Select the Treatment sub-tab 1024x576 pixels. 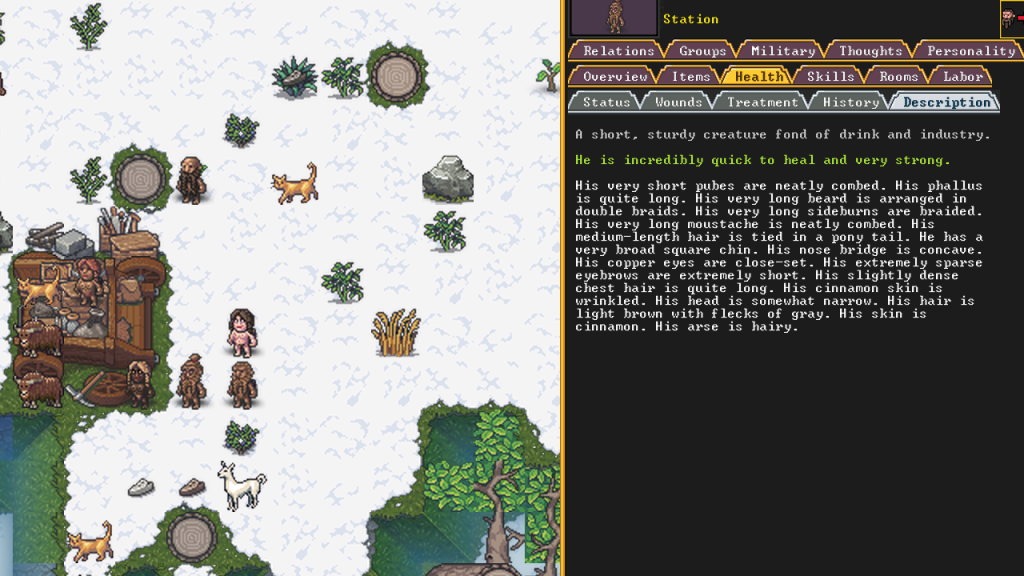762,102
